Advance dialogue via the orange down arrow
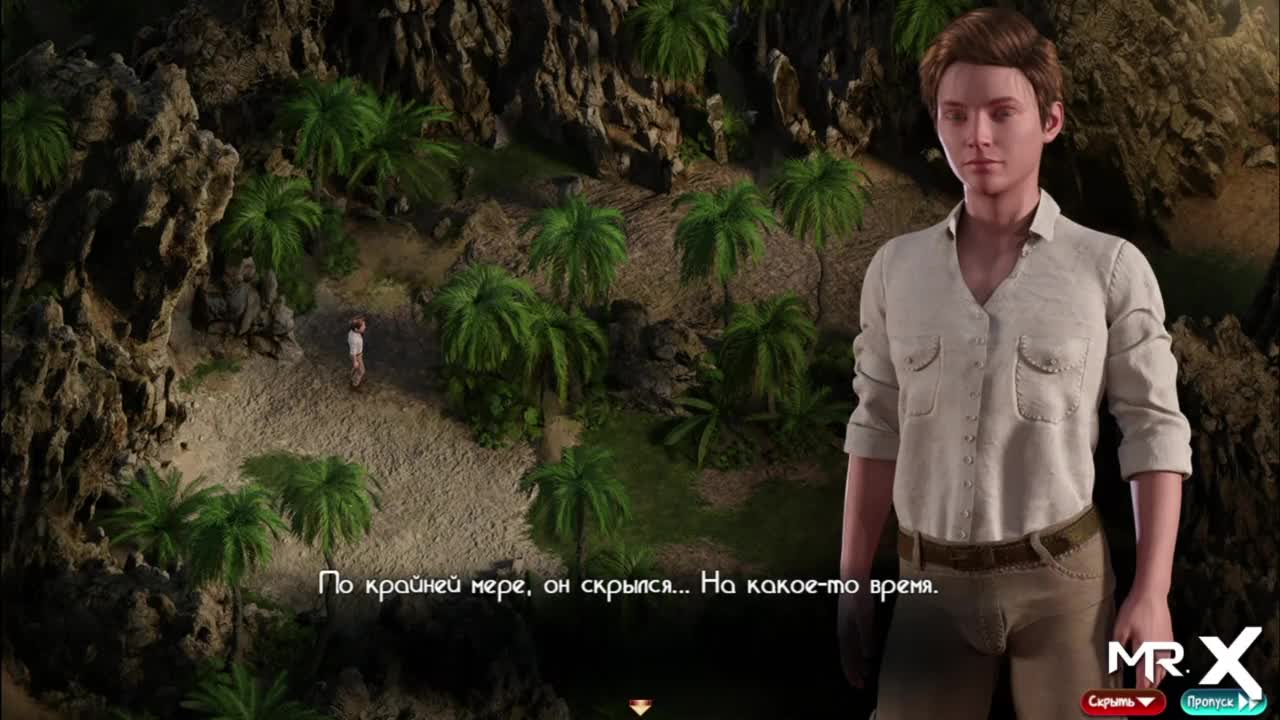 pyautogui.click(x=640, y=708)
